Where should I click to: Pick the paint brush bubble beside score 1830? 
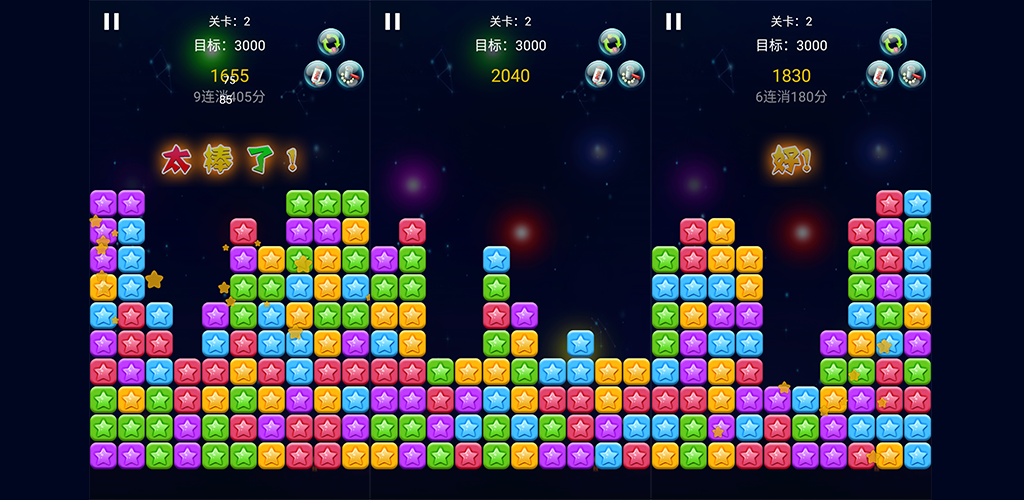coord(880,74)
